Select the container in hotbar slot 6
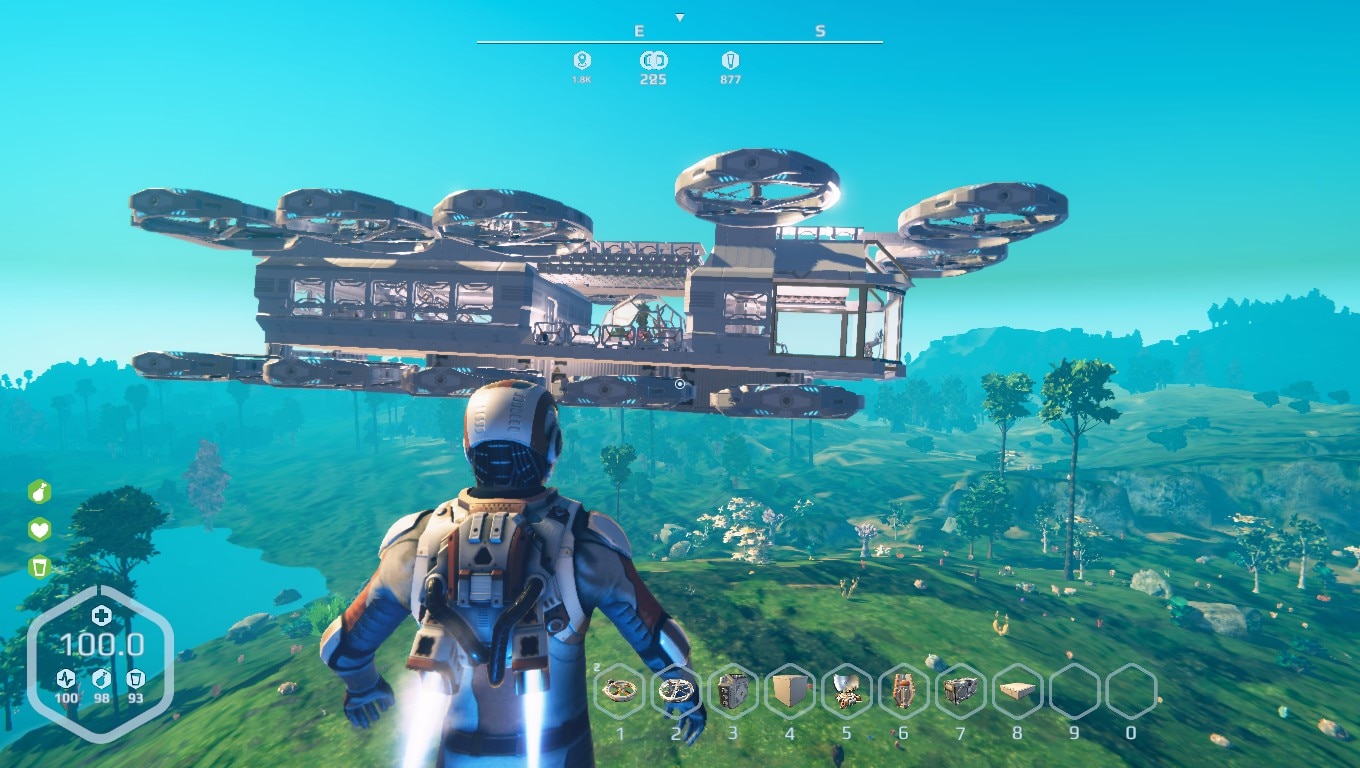The height and width of the screenshot is (768, 1360). 902,690
